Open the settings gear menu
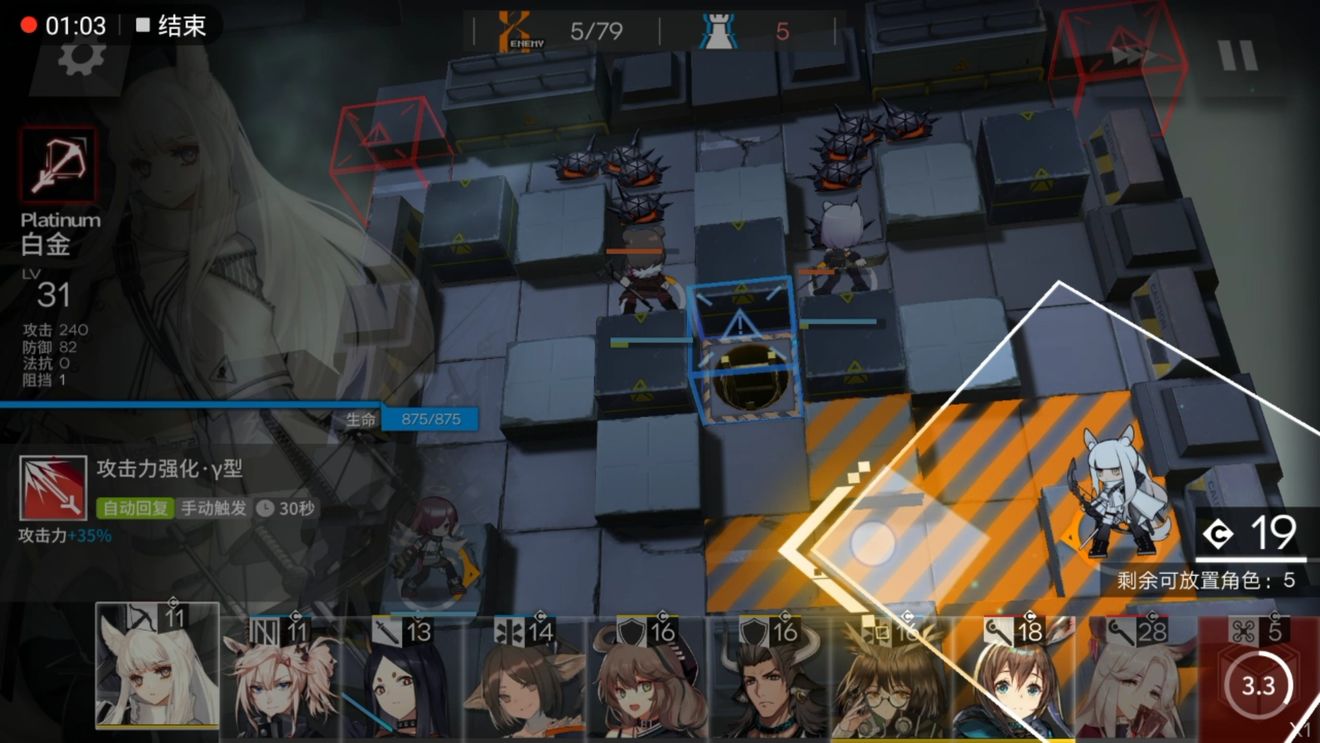Image resolution: width=1320 pixels, height=743 pixels. point(82,57)
